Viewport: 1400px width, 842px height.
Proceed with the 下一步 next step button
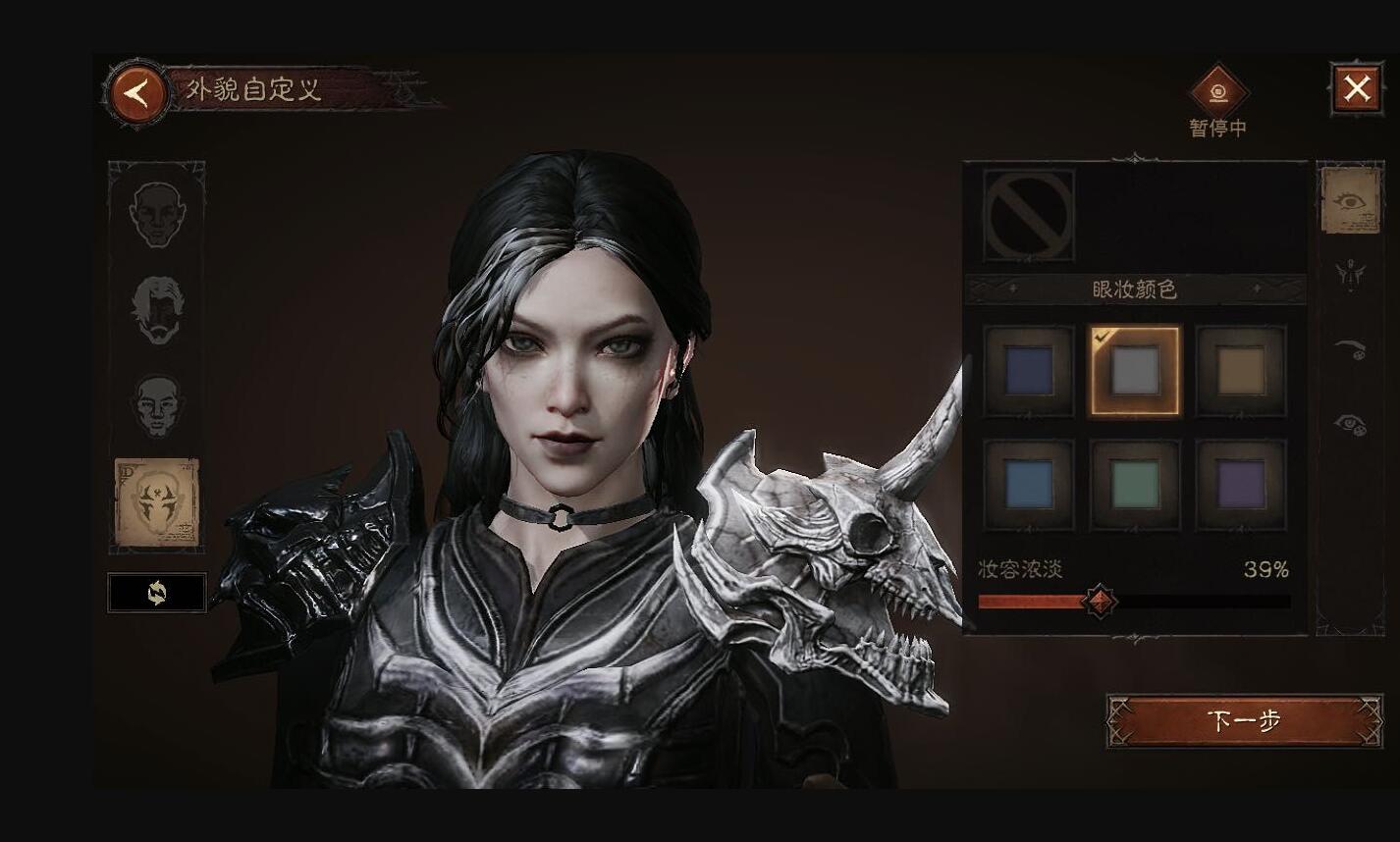click(1244, 721)
